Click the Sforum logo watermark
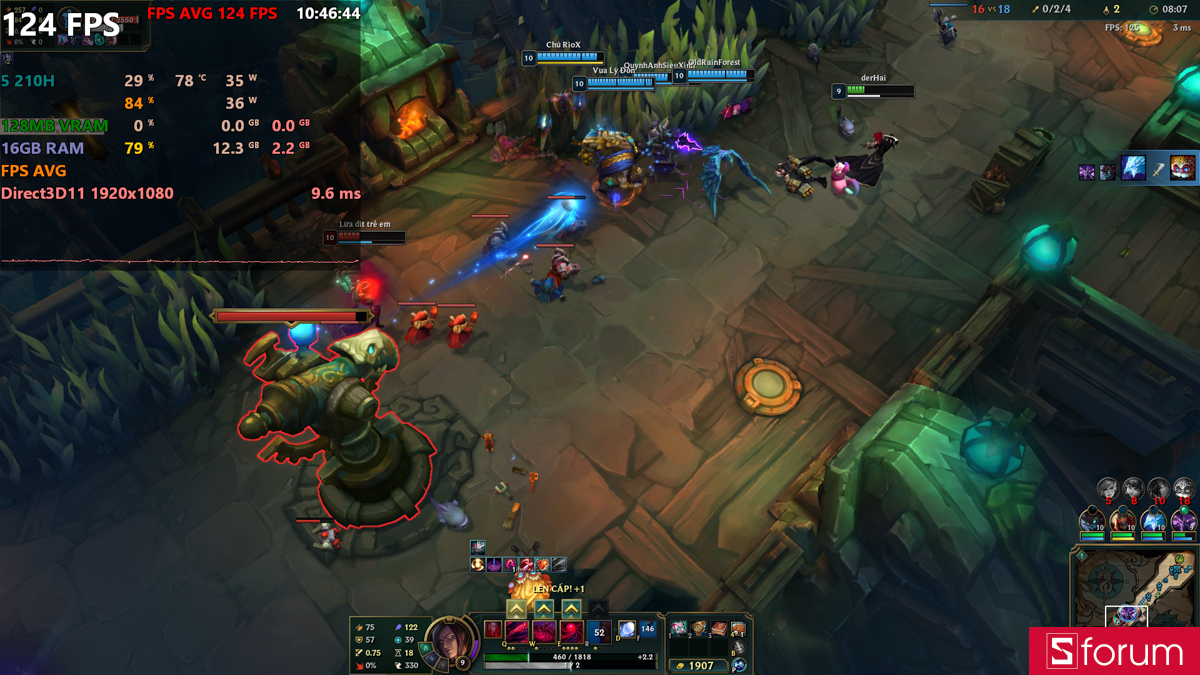 click(1114, 652)
